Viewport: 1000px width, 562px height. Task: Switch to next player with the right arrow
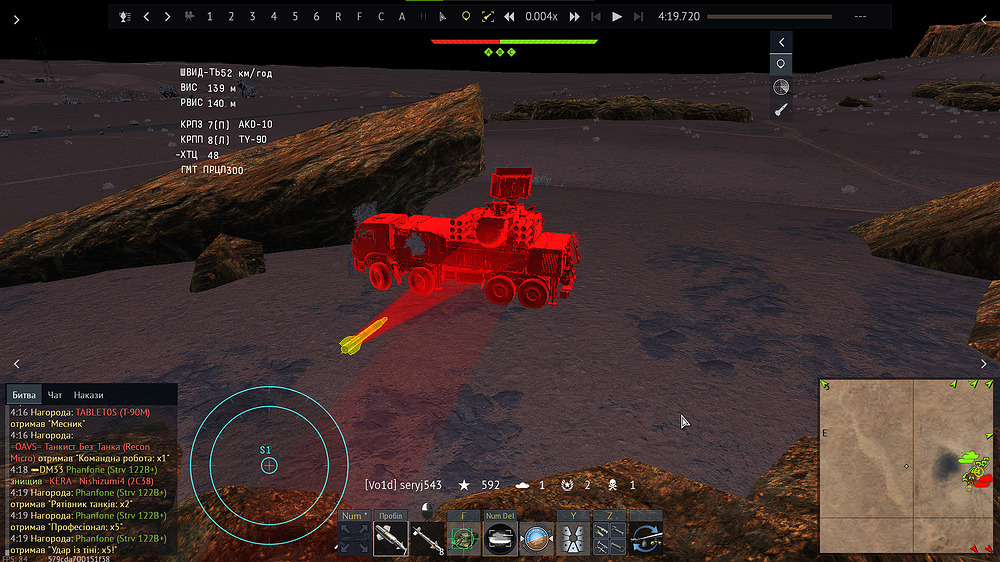tap(167, 17)
